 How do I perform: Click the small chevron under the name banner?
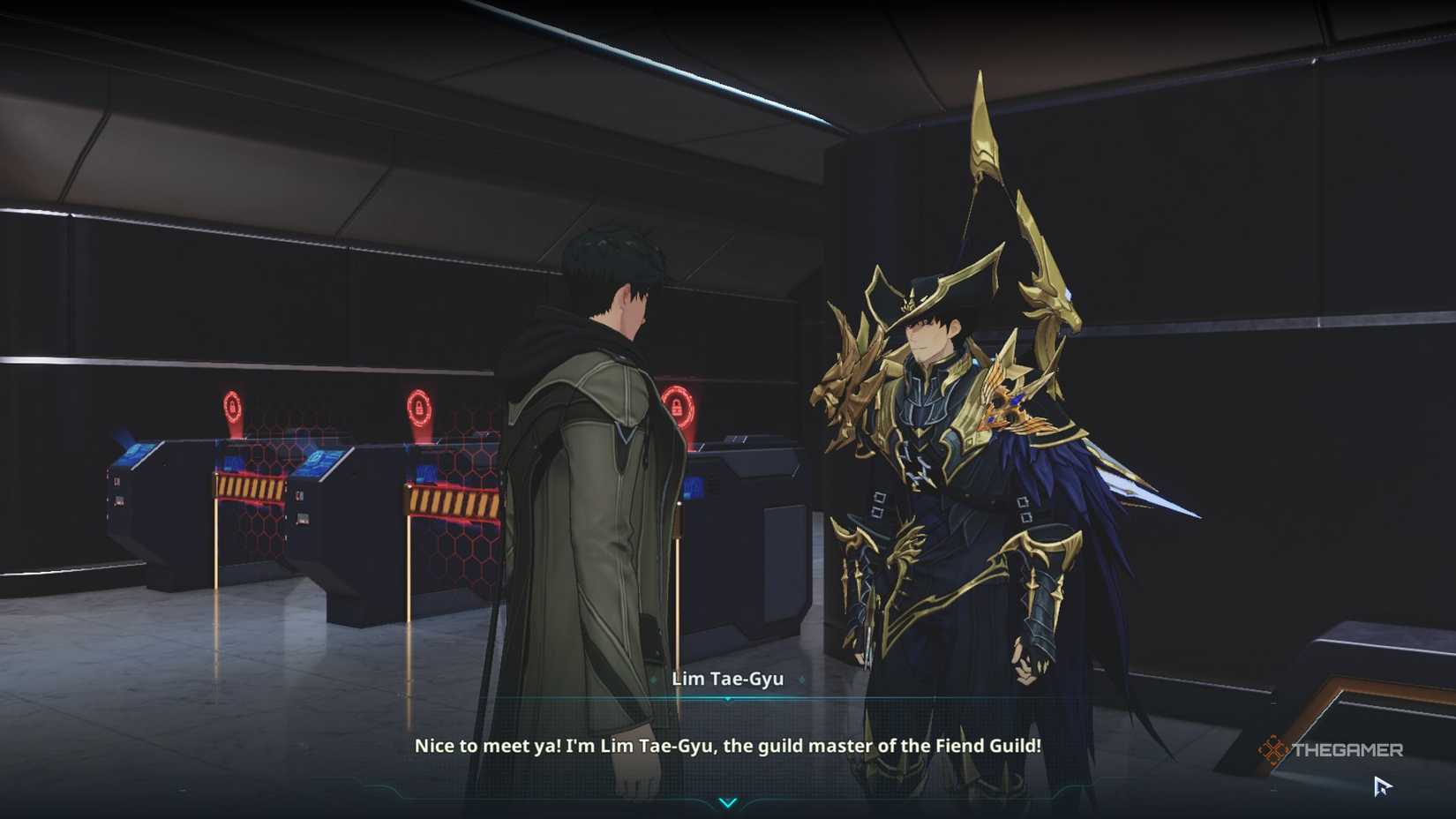(727, 699)
